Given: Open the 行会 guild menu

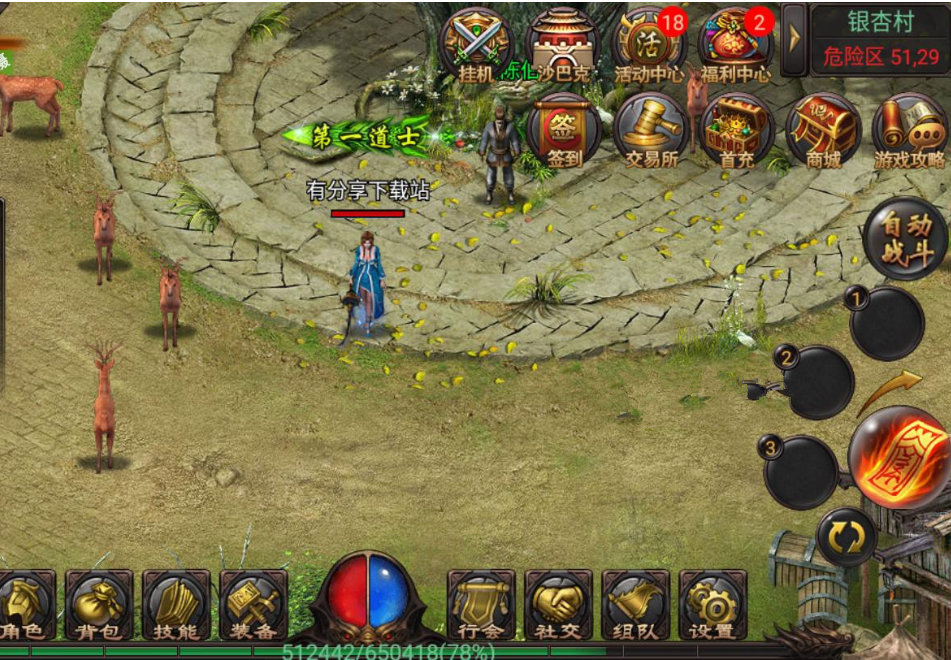Looking at the screenshot, I should coord(481,604).
